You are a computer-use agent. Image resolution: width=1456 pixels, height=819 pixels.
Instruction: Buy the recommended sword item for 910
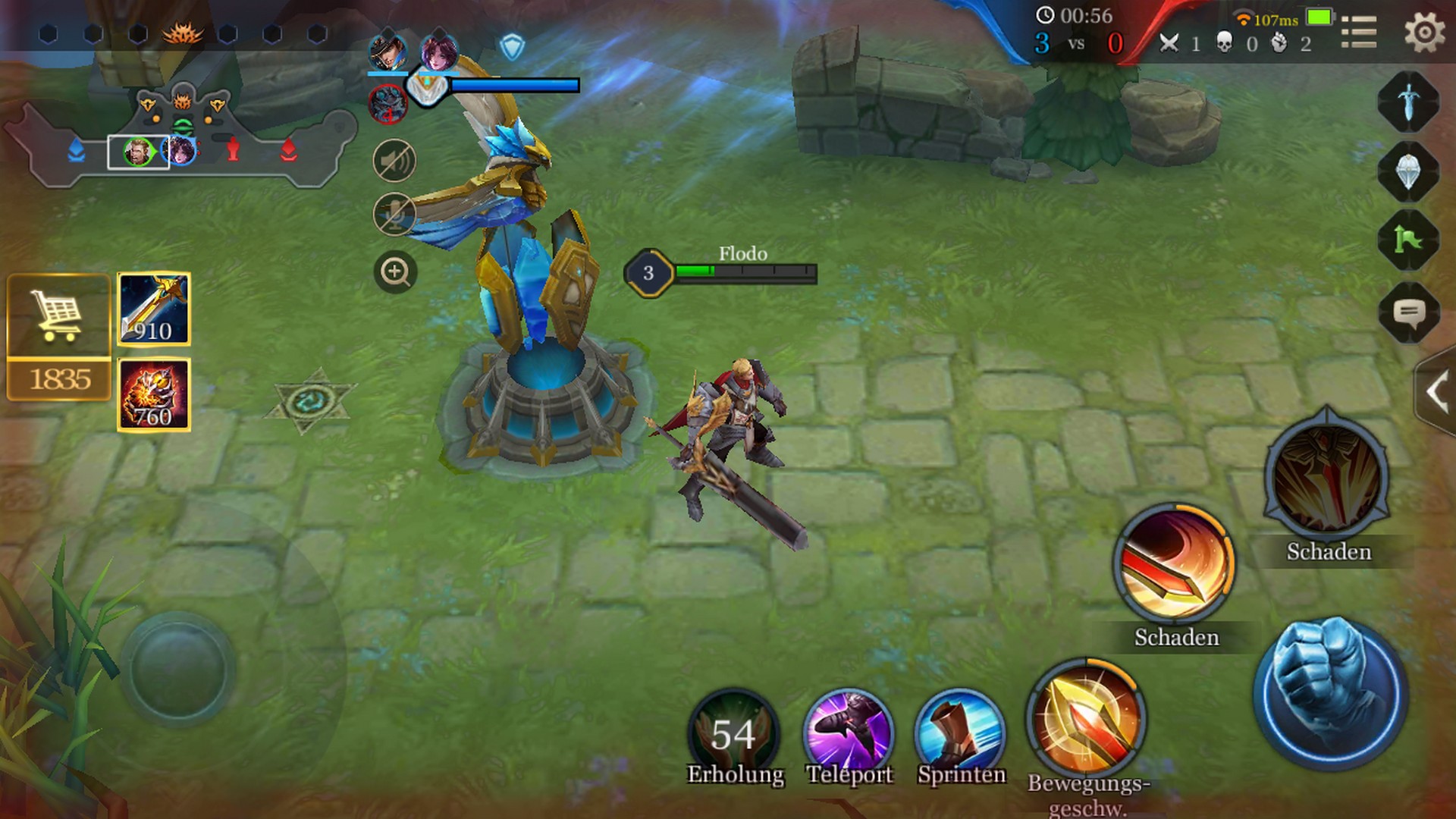point(154,309)
